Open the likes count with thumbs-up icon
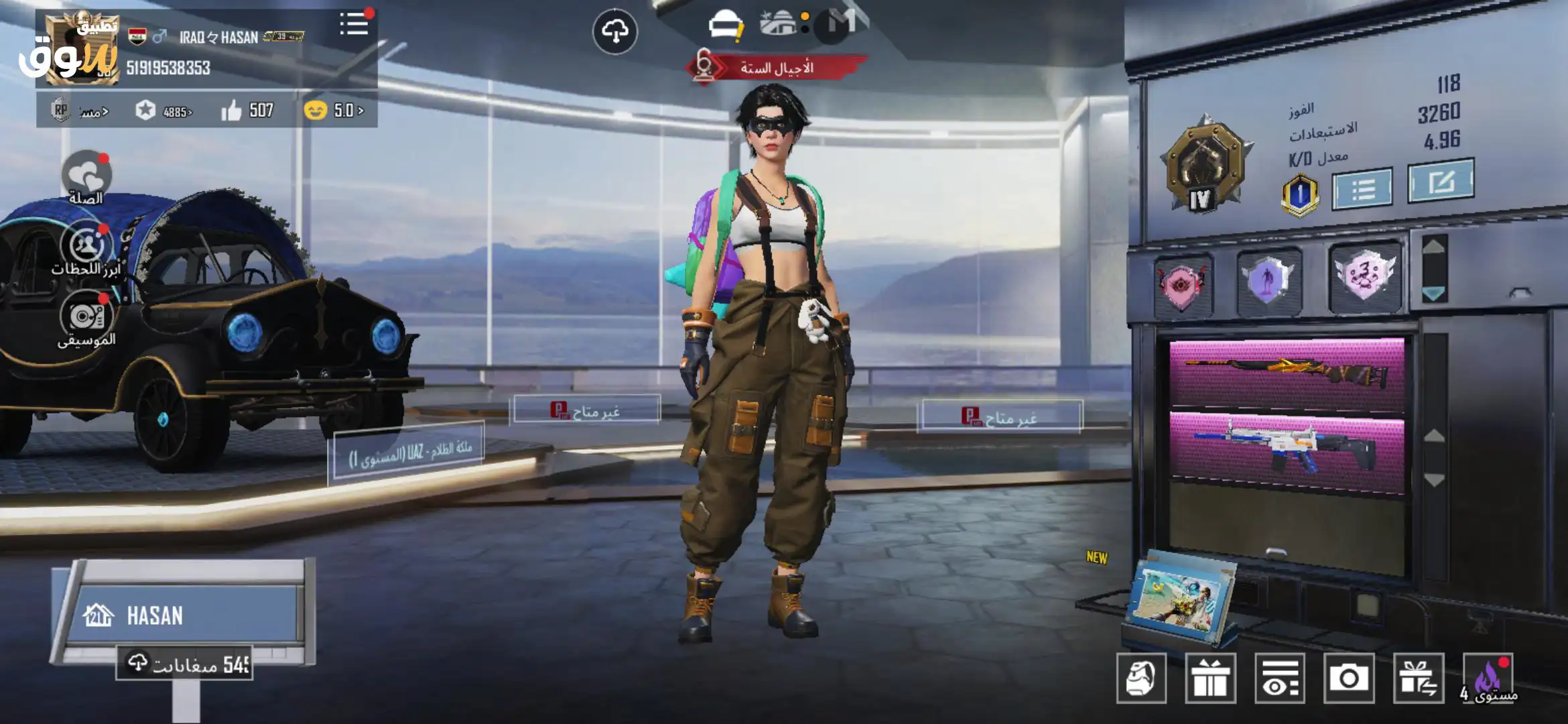This screenshot has height=724, width=1568. pos(247,110)
